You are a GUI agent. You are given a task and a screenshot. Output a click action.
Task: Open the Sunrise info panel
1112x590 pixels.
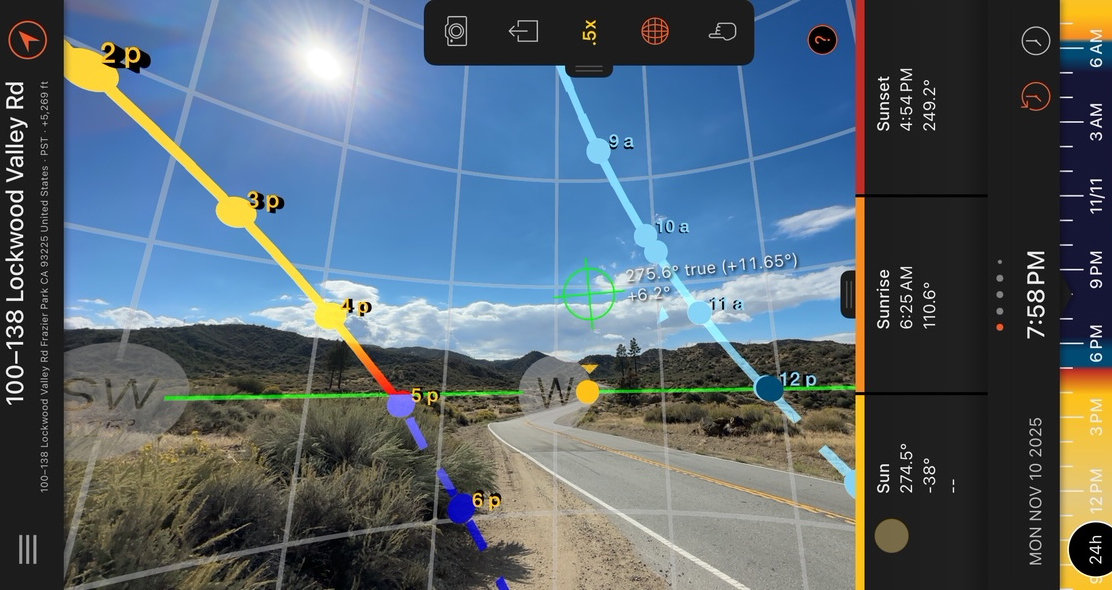(896, 296)
